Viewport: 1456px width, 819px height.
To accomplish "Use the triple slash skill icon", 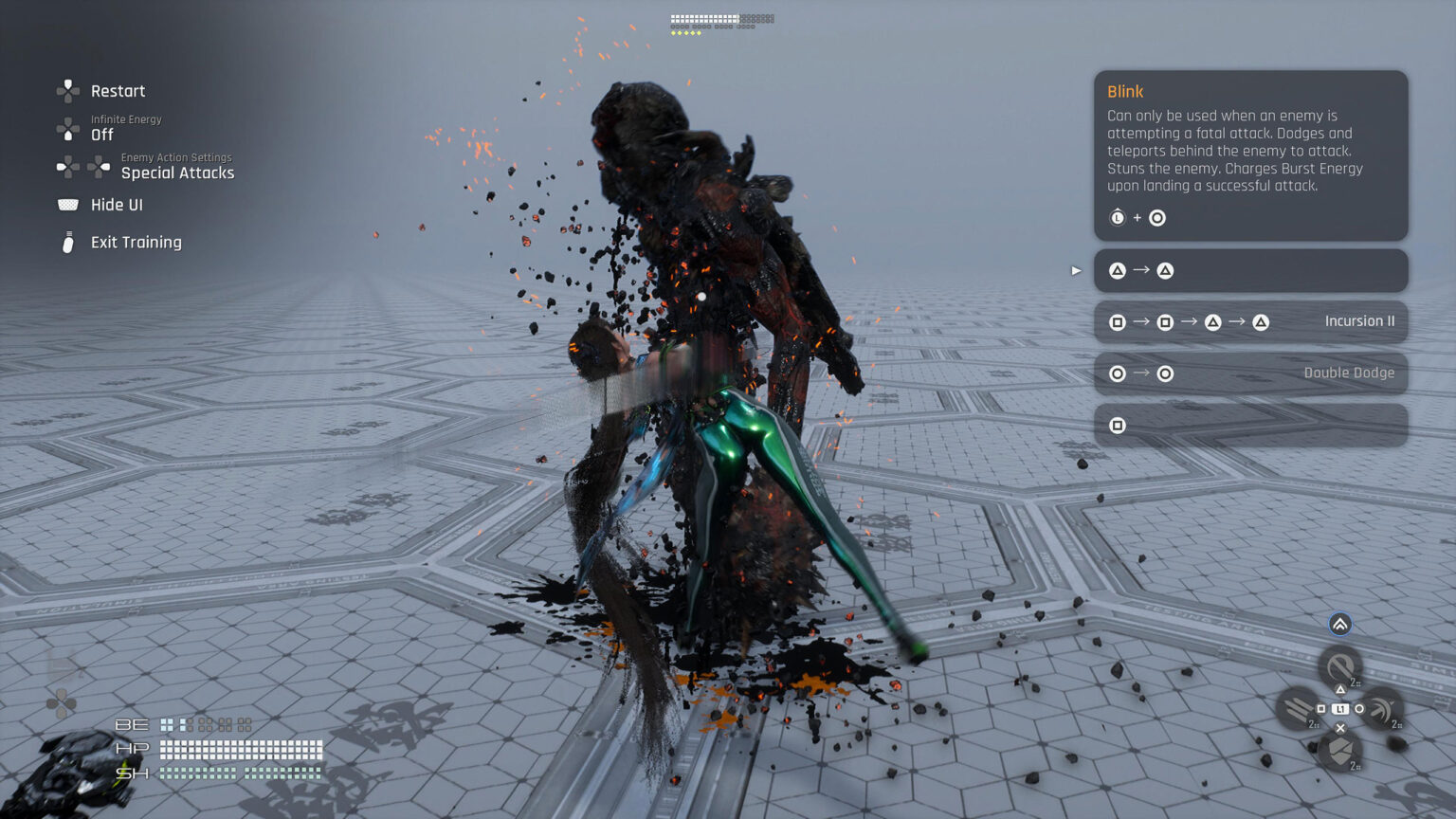I will 1297,709.
